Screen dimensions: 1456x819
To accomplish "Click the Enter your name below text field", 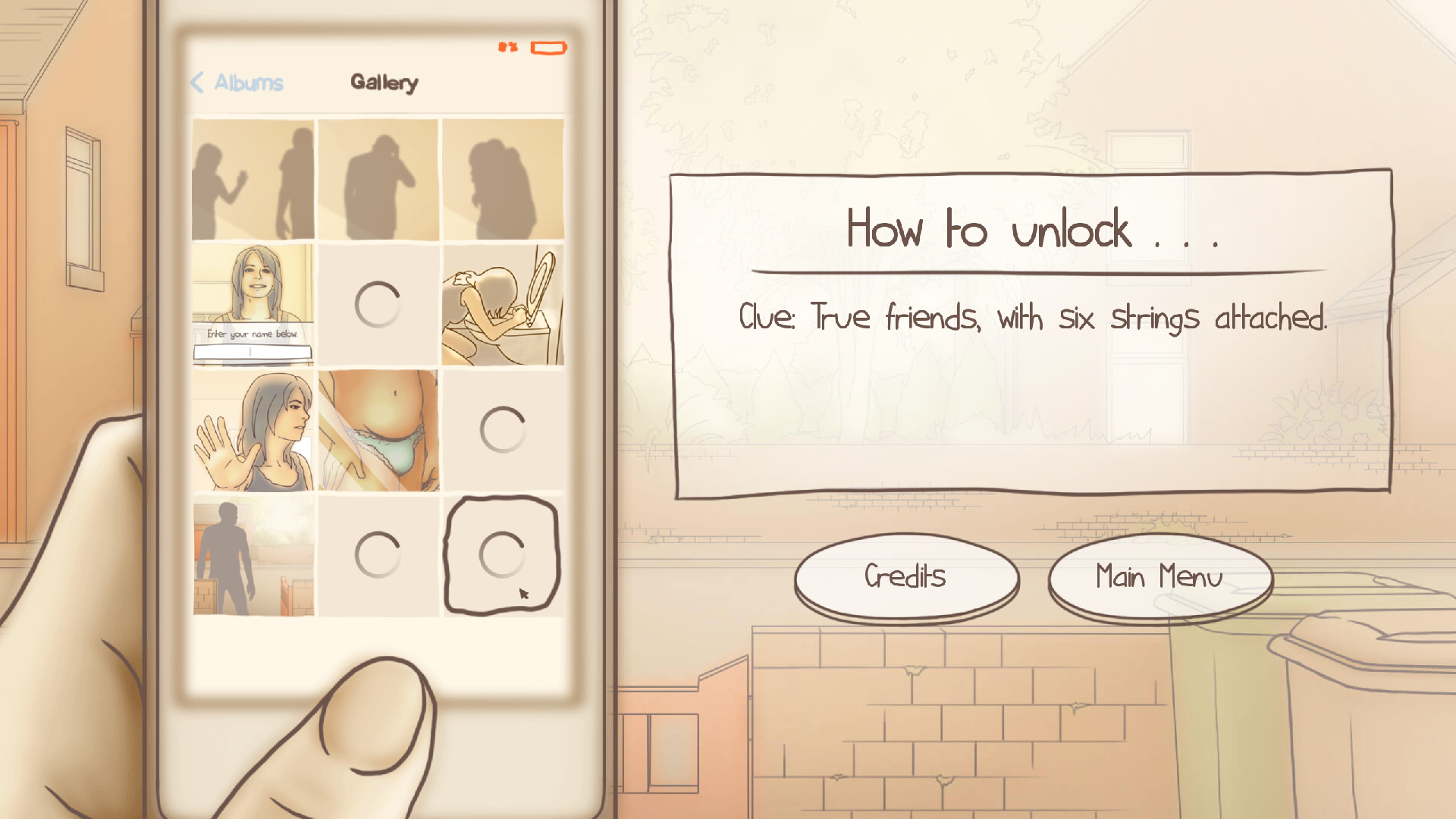I will point(253,350).
